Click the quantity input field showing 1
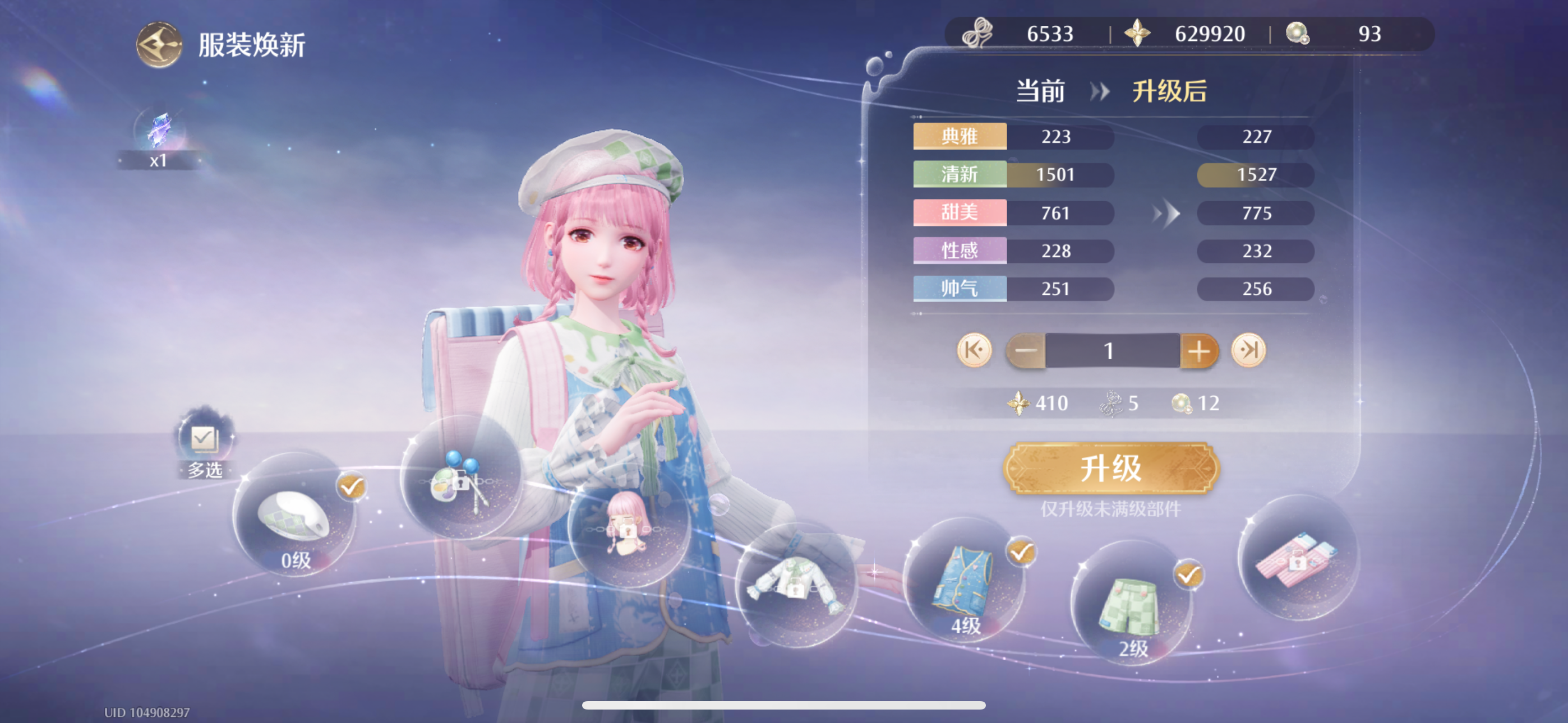This screenshot has width=1568, height=723. click(1109, 350)
